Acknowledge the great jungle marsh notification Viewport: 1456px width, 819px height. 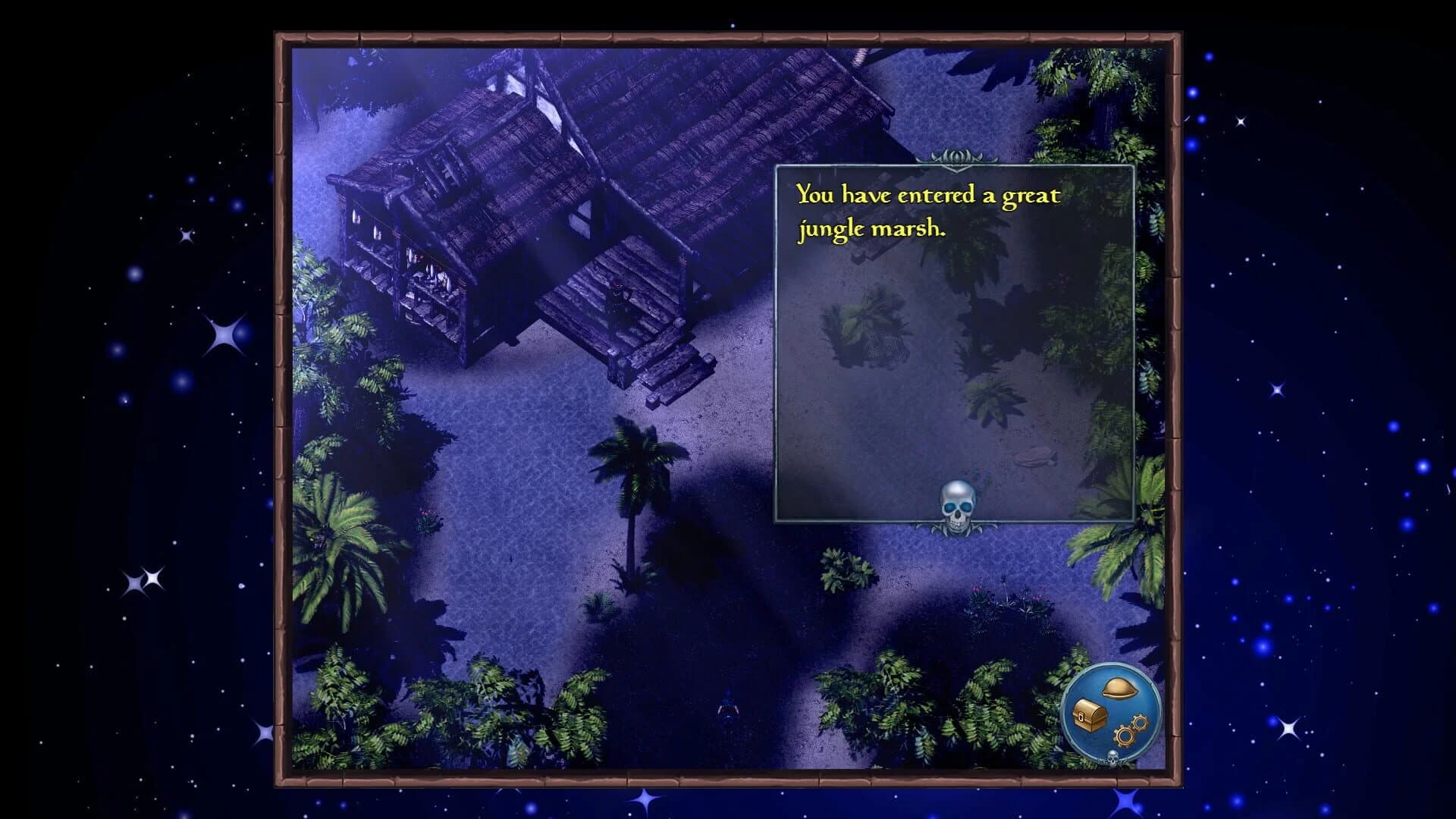tap(927, 212)
